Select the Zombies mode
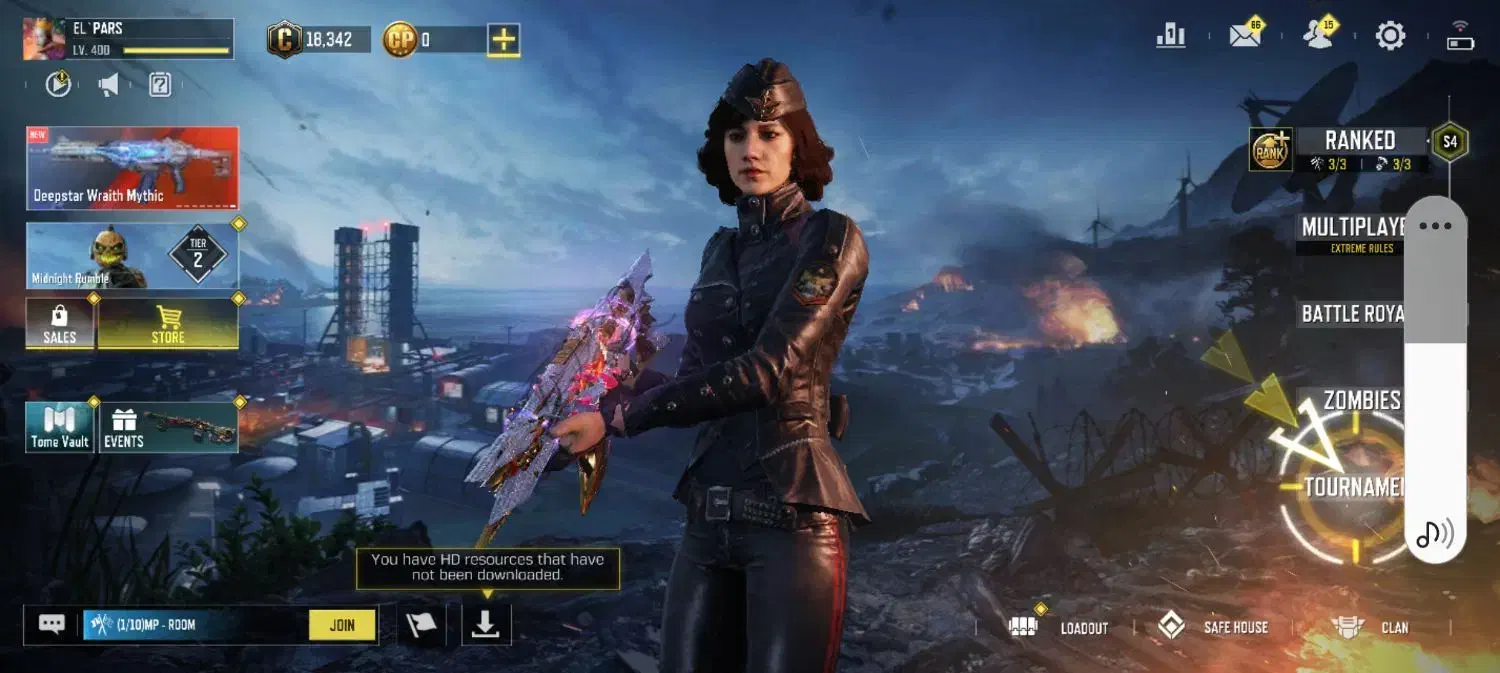1500x673 pixels. tap(1360, 401)
